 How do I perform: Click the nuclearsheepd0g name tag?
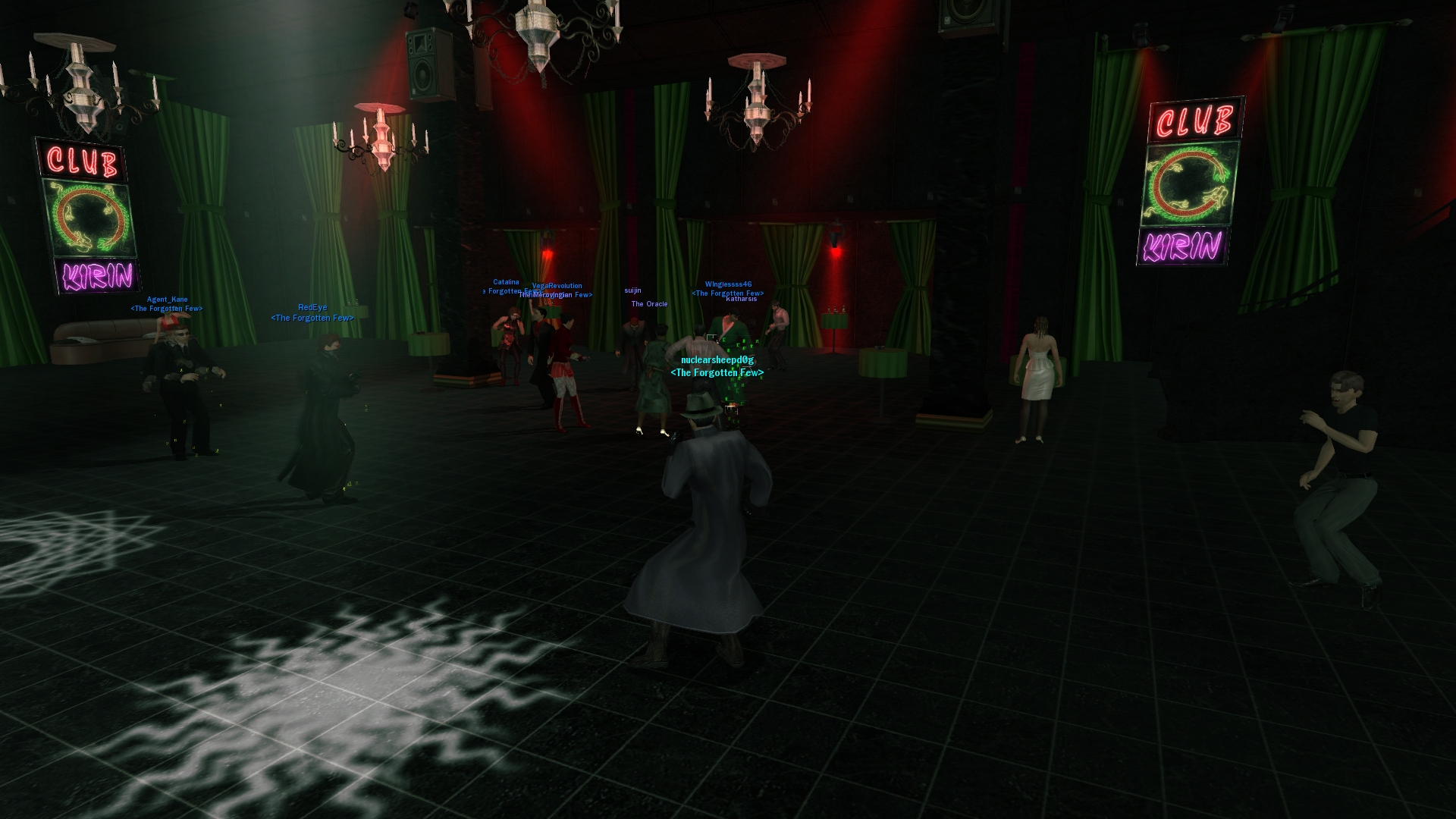pos(717,360)
